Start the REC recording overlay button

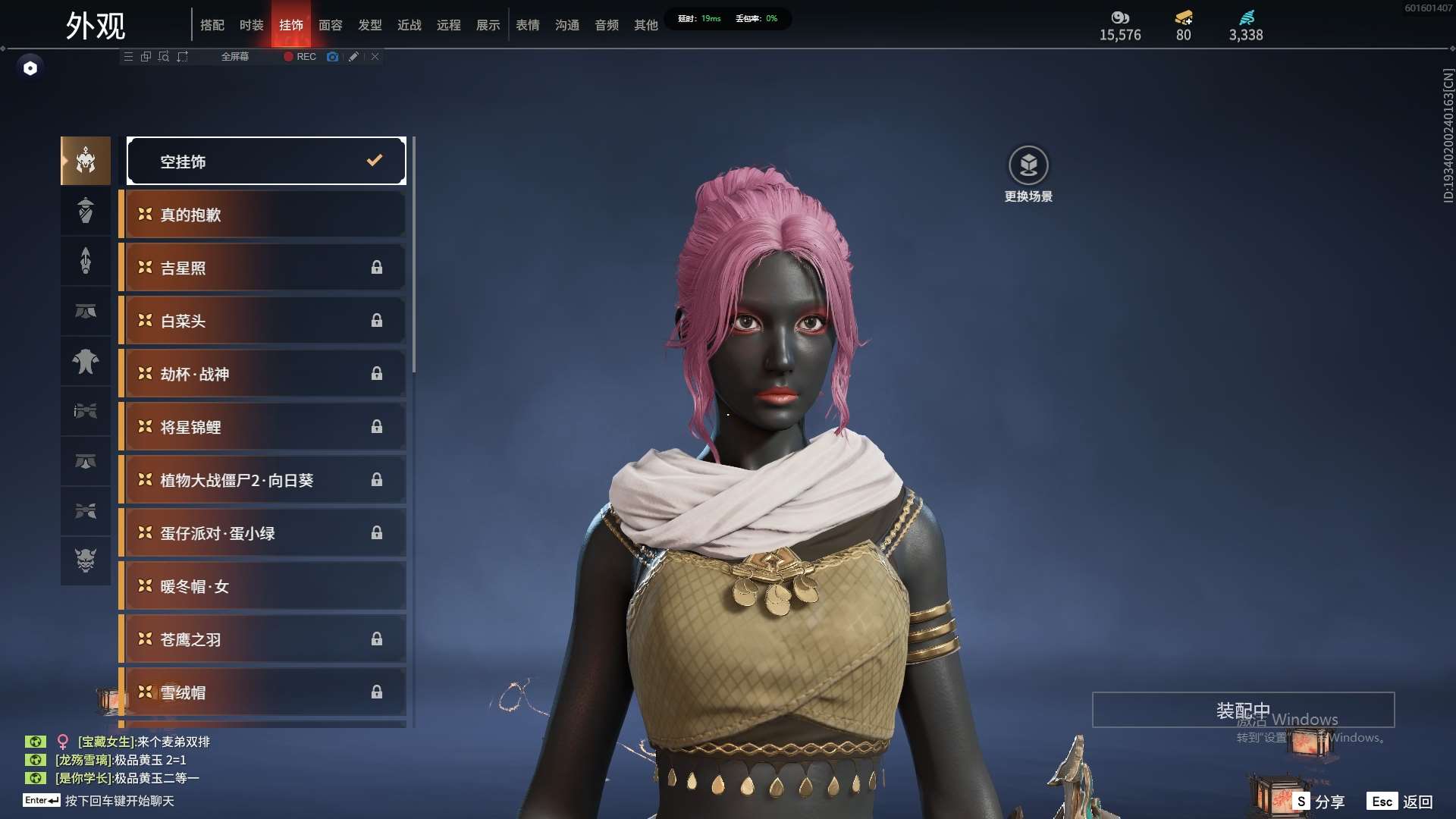pos(300,57)
